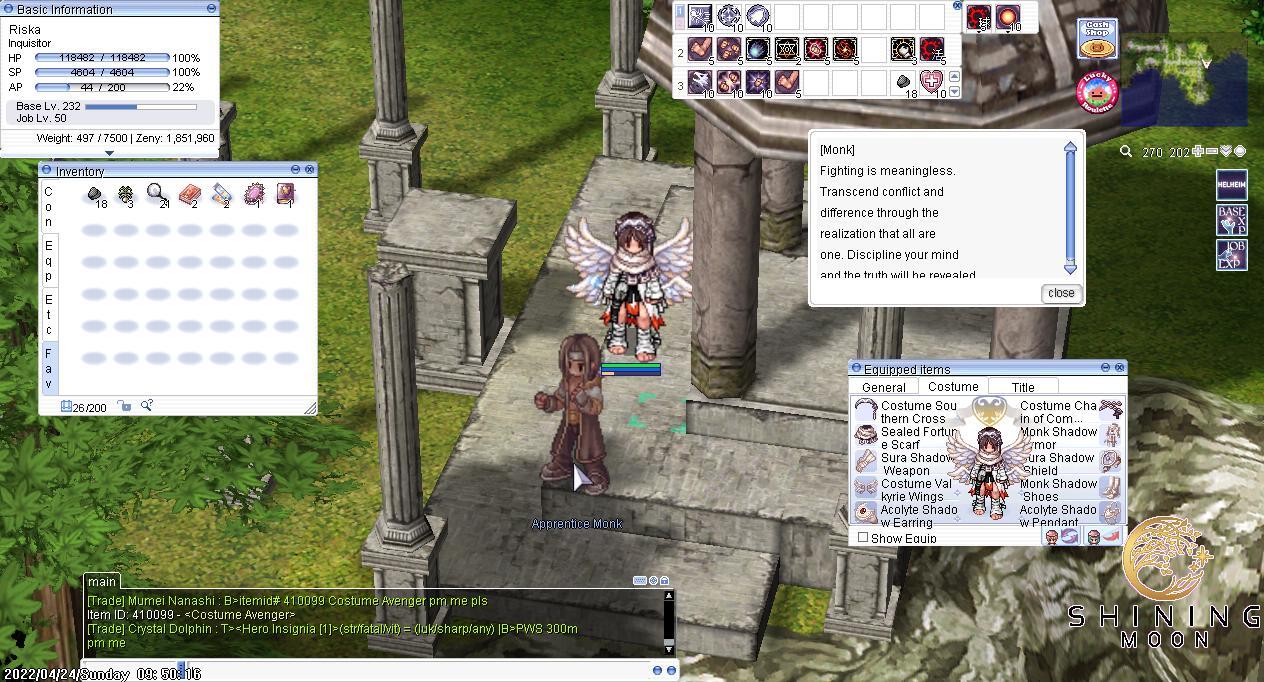This screenshot has height=682, width=1264.
Task: Close the Inventory window
Action: [x=310, y=170]
